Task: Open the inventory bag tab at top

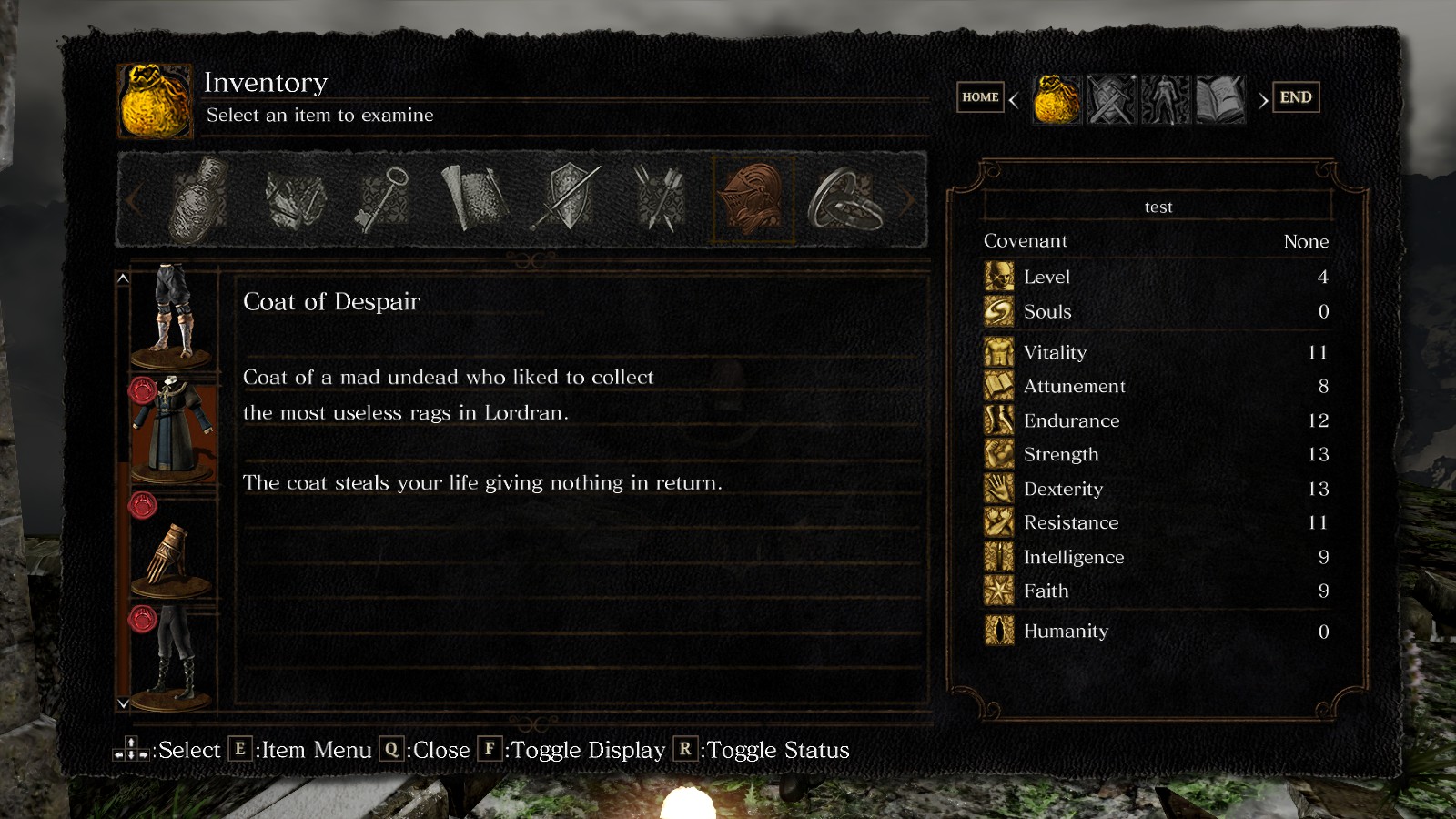Action: [x=1057, y=99]
